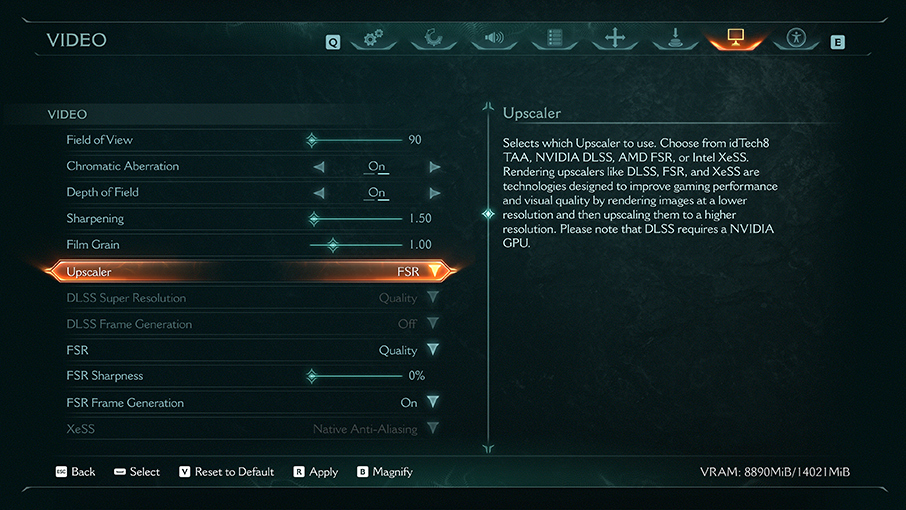Image resolution: width=906 pixels, height=510 pixels.
Task: Open the list icon settings tab
Action: point(555,39)
